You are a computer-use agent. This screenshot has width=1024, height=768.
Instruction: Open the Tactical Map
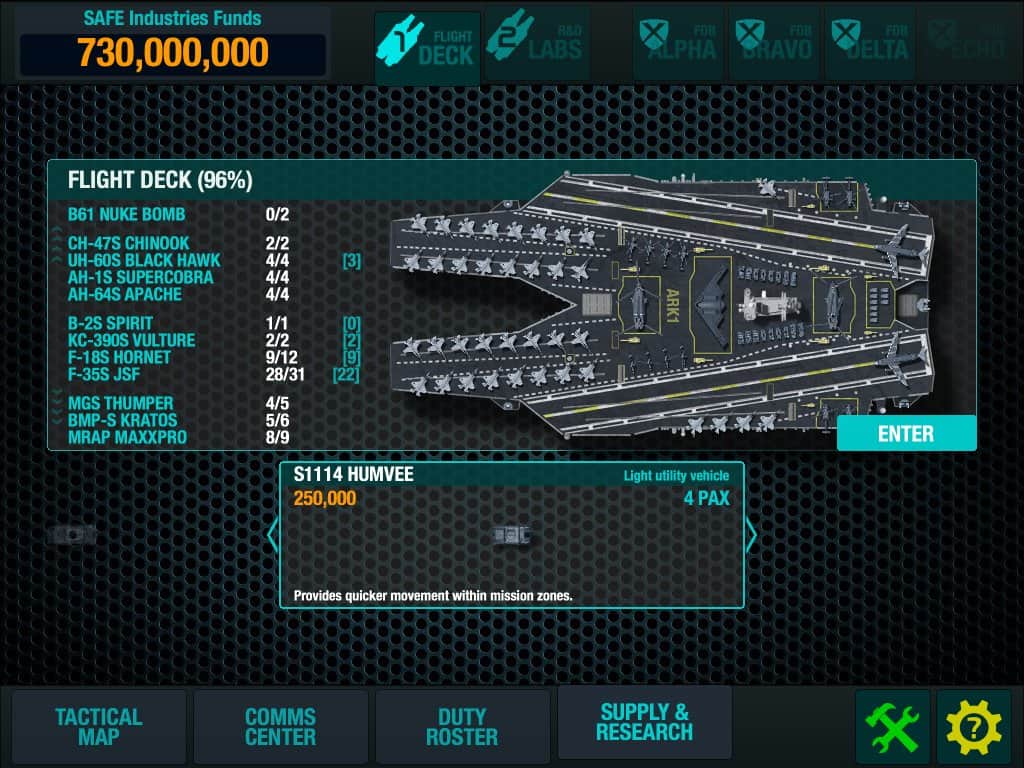(x=98, y=727)
